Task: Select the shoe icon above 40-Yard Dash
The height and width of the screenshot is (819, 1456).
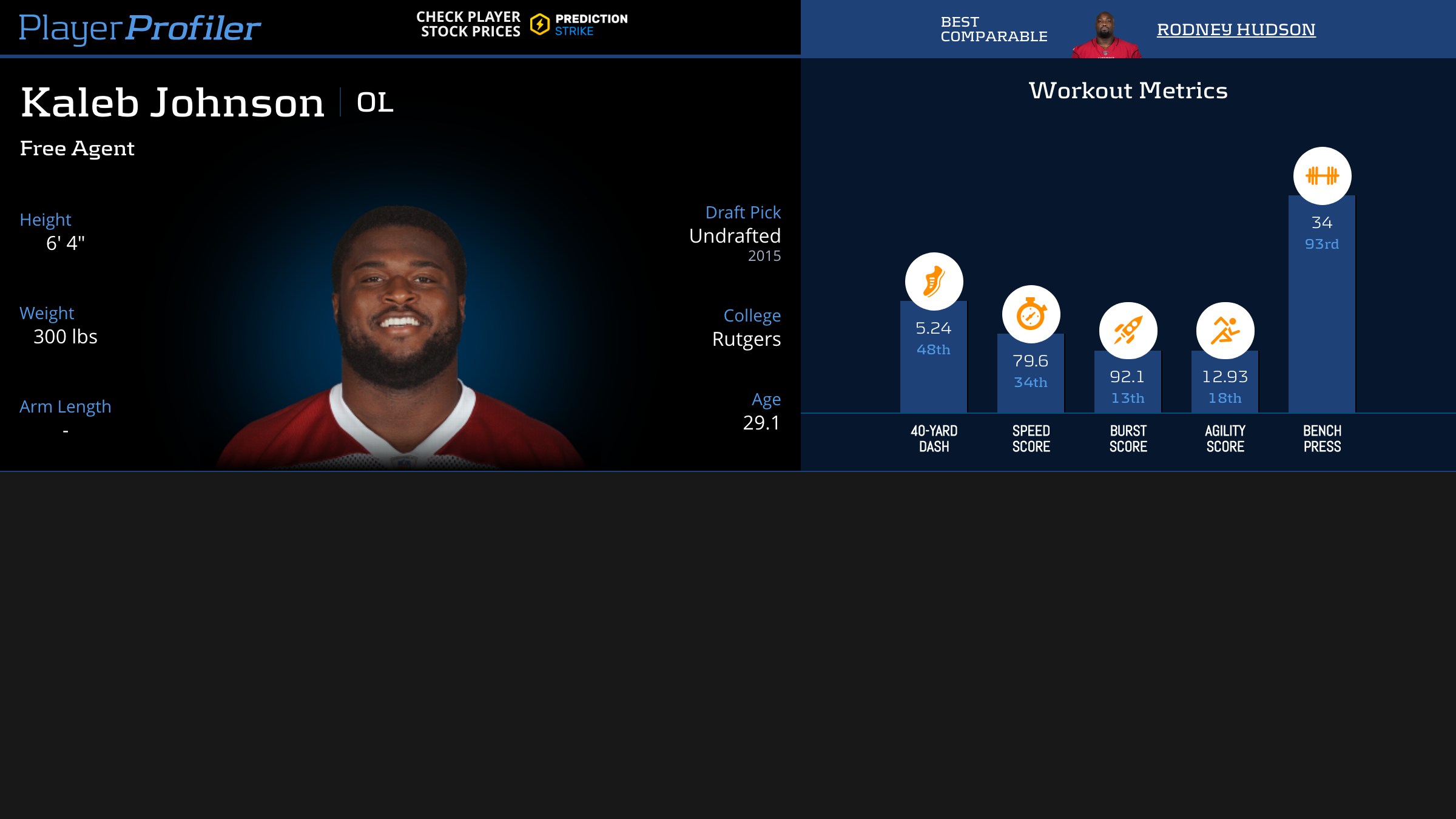Action: [933, 281]
